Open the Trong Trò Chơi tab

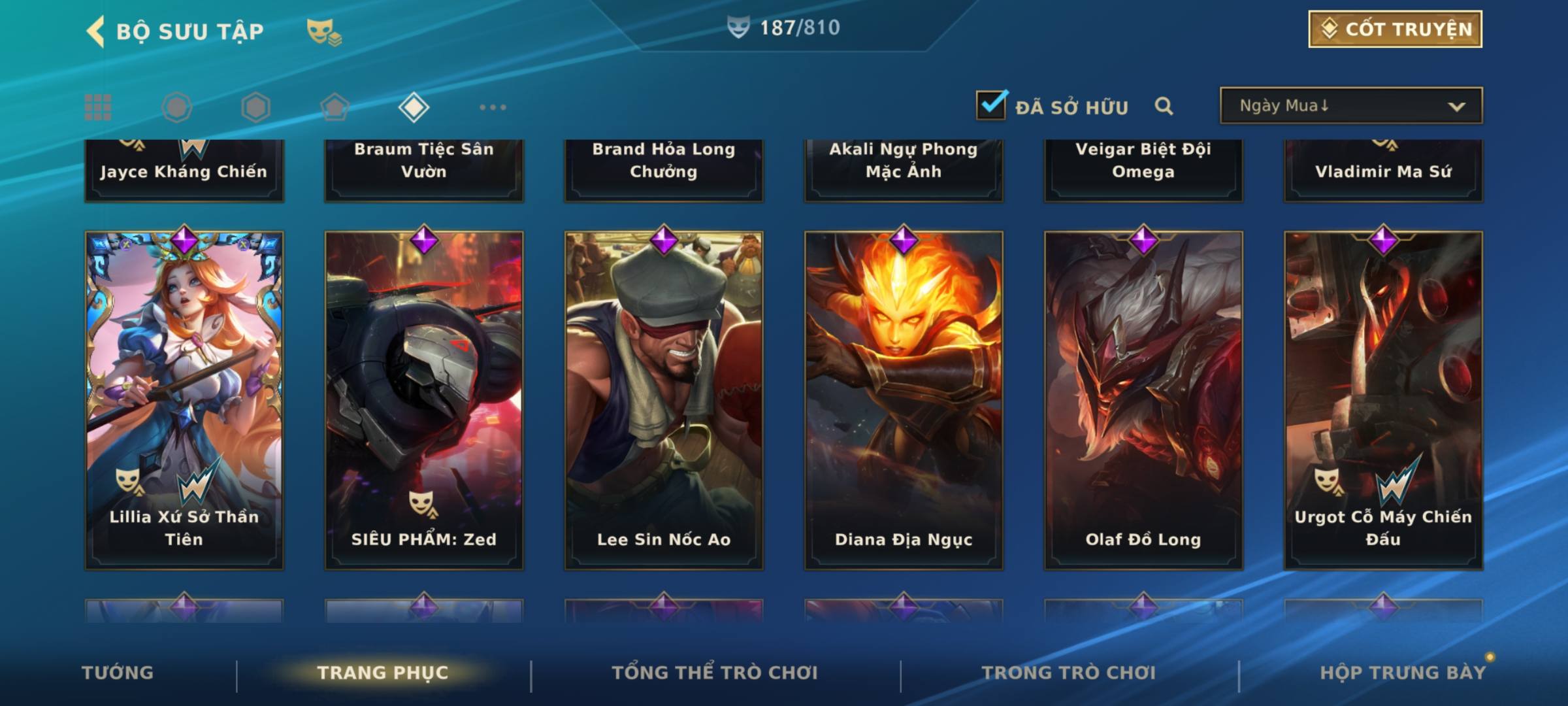(x=1069, y=673)
